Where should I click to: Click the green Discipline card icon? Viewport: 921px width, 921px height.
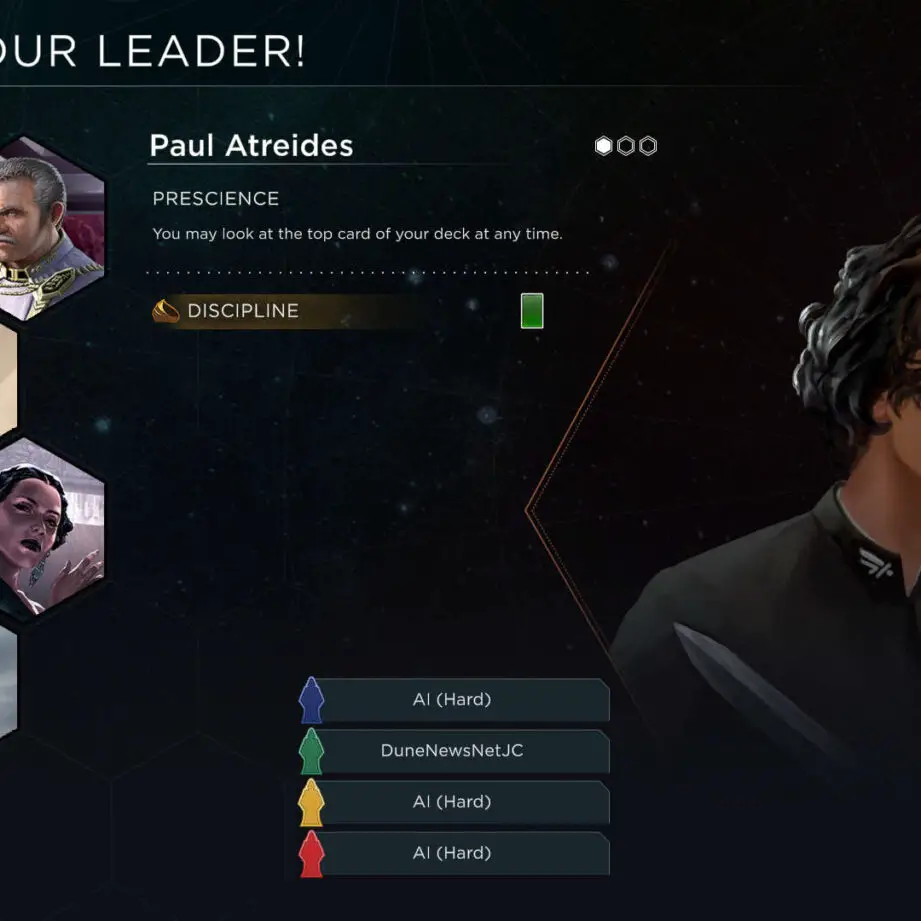click(x=532, y=311)
